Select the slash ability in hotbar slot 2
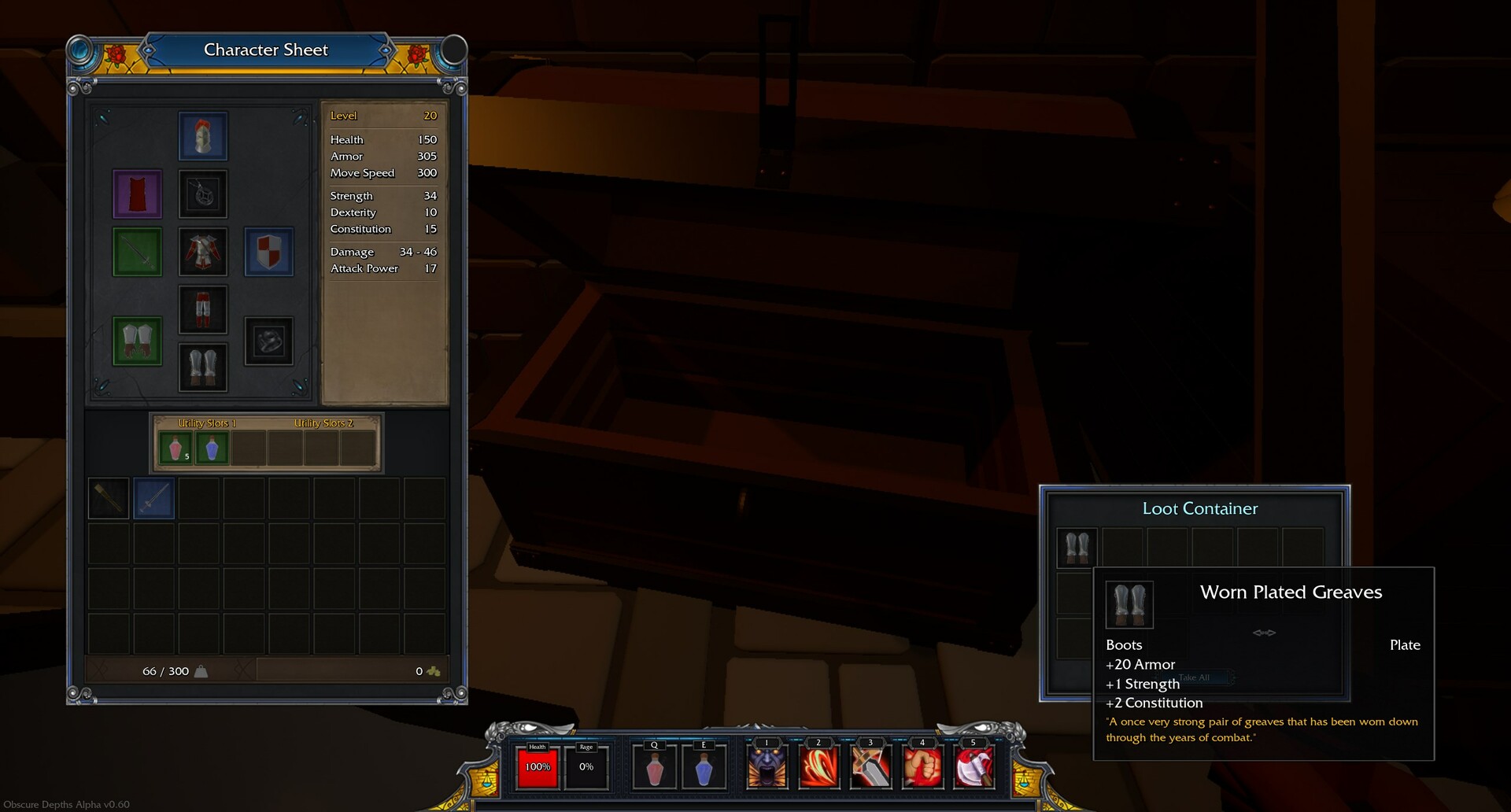Image resolution: width=1511 pixels, height=812 pixels. tap(817, 769)
